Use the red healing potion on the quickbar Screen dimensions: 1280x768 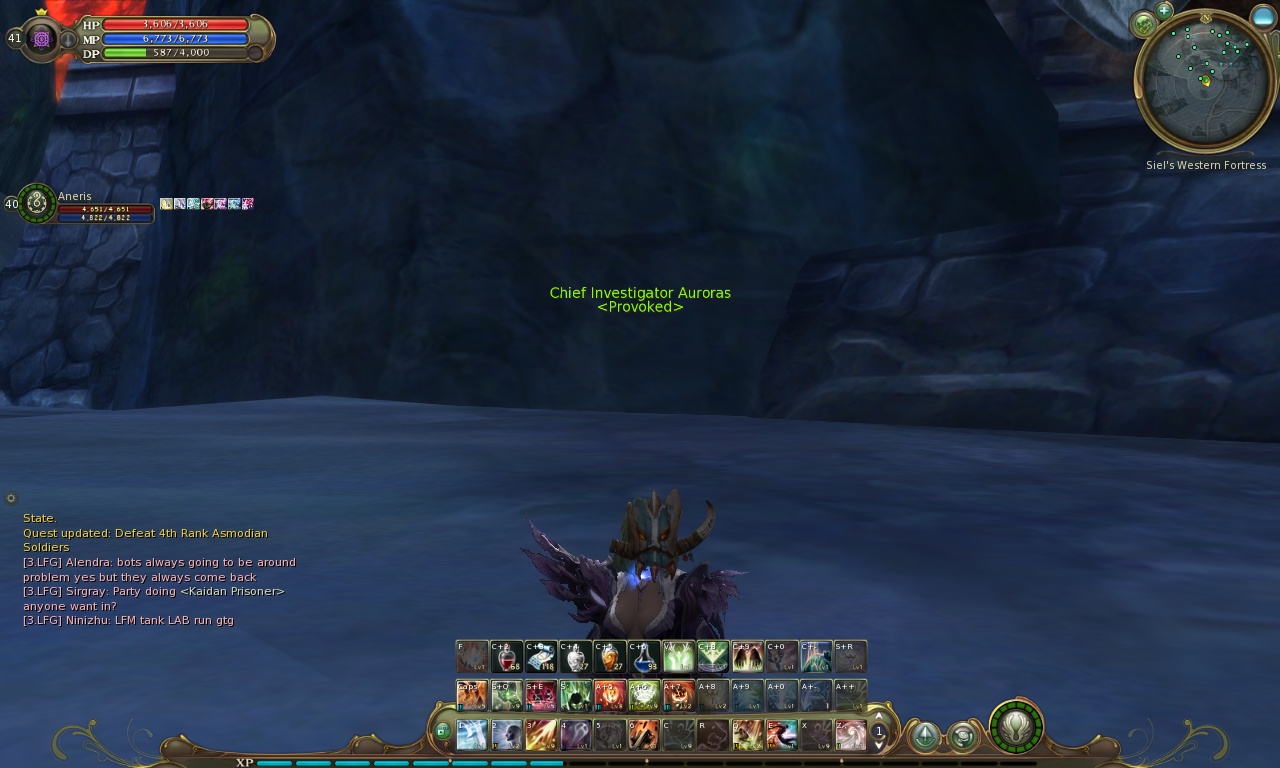pos(508,657)
